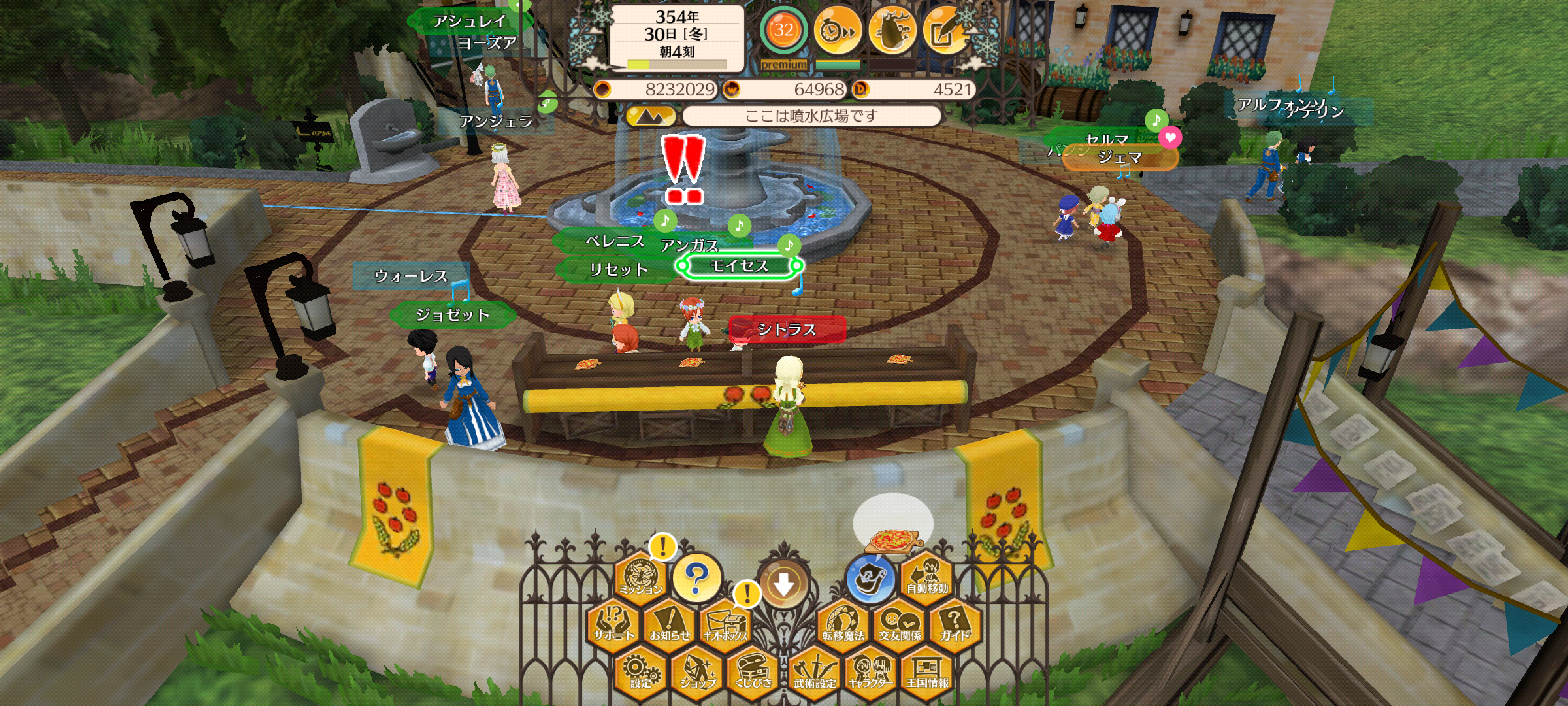Show 交友関係 (relationships) list
This screenshot has height=706, width=1568.
(x=900, y=624)
